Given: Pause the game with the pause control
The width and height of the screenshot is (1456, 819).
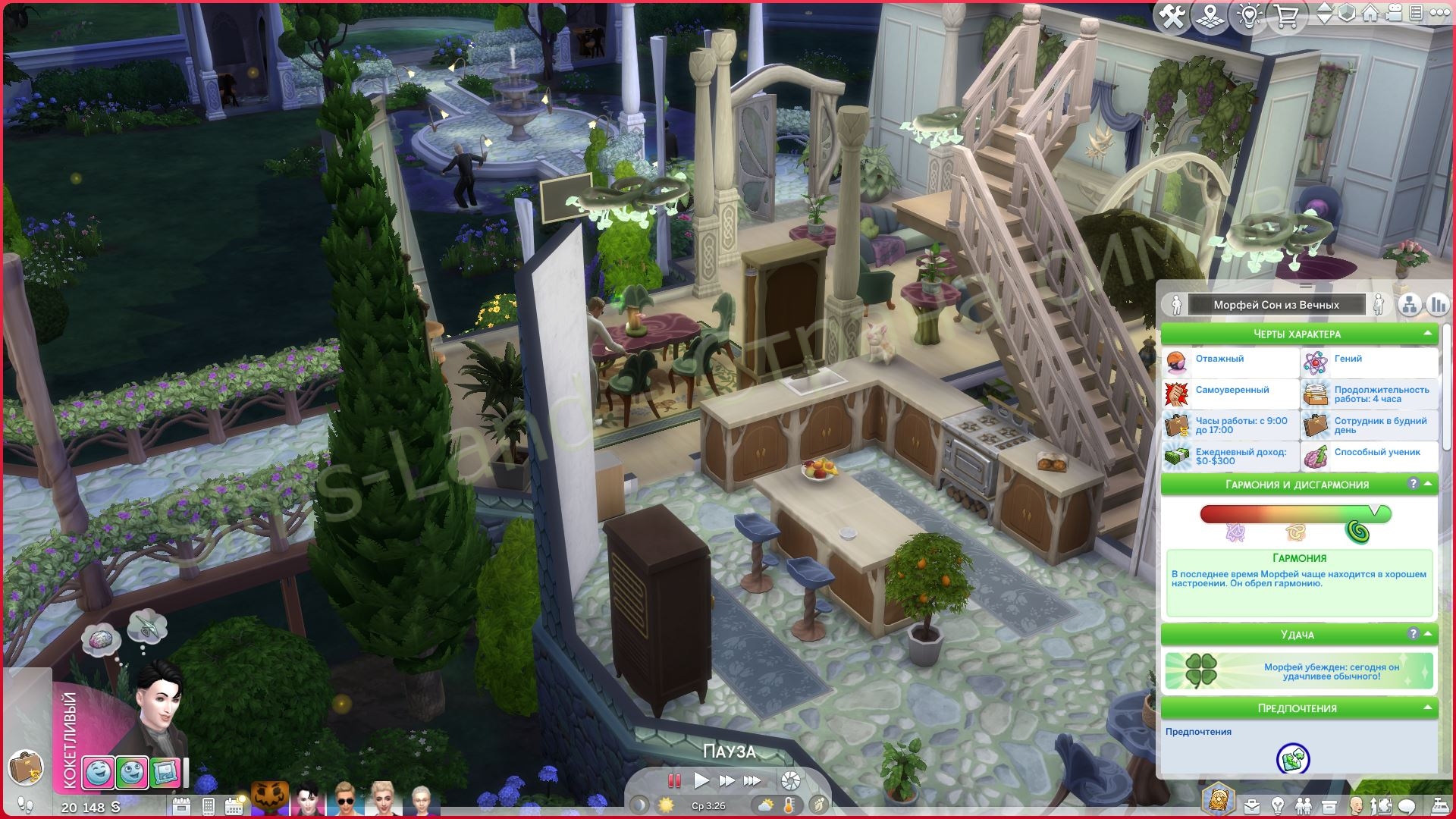Looking at the screenshot, I should click(x=673, y=780).
